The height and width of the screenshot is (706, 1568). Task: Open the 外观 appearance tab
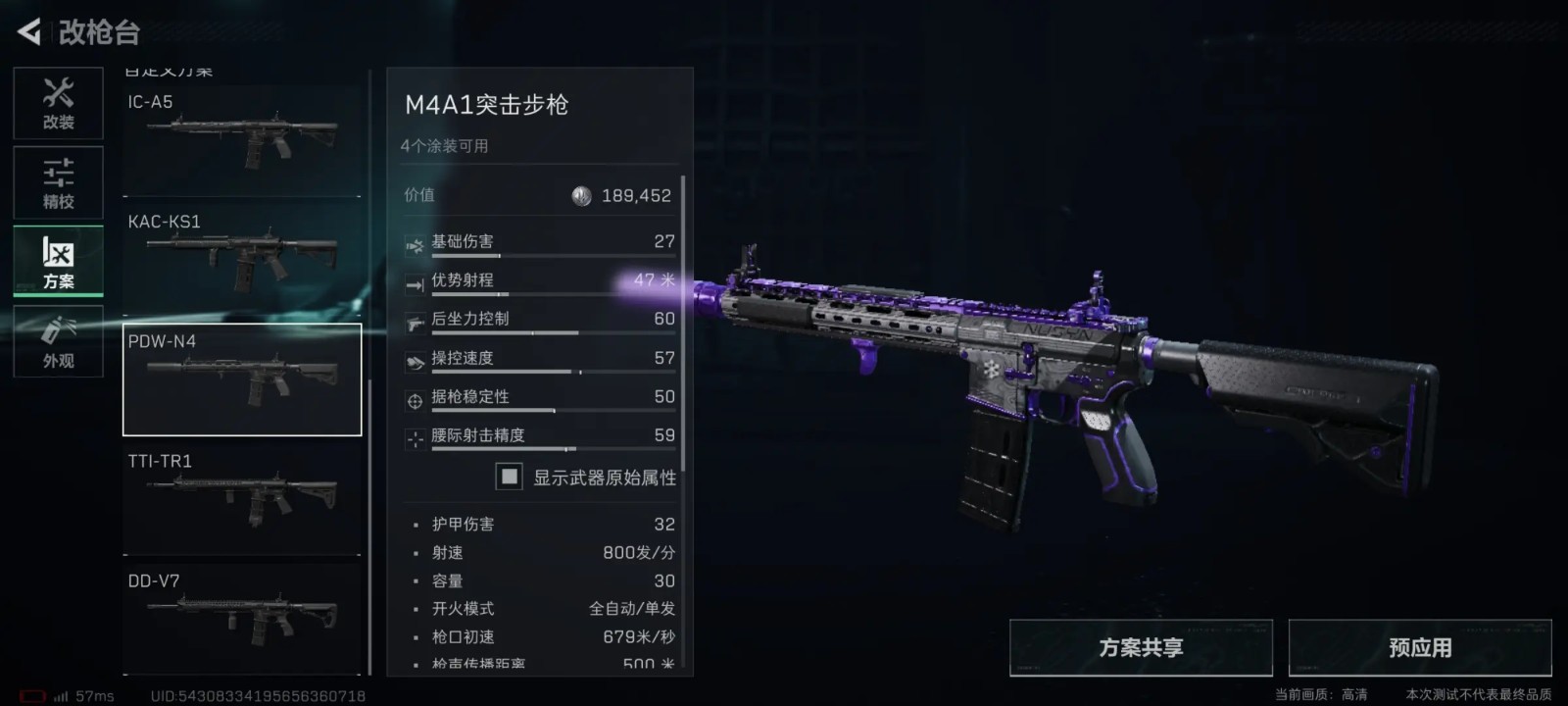coord(58,341)
